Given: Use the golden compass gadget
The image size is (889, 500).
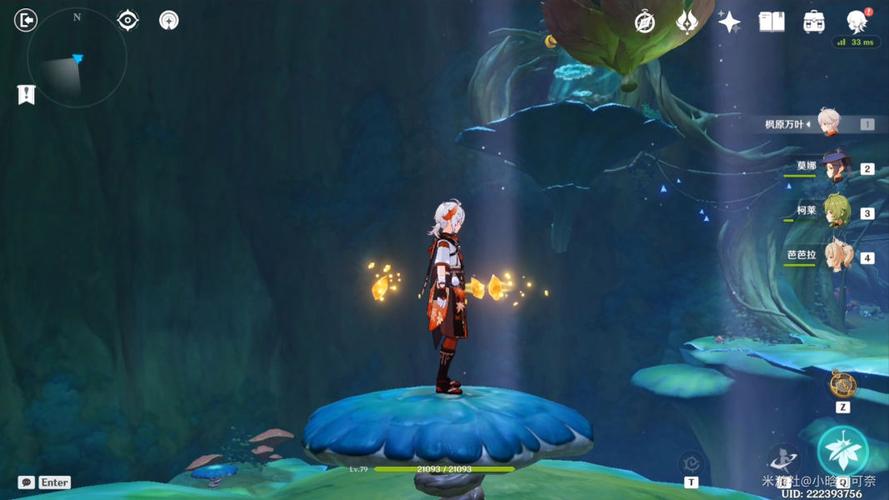Looking at the screenshot, I should 842,384.
